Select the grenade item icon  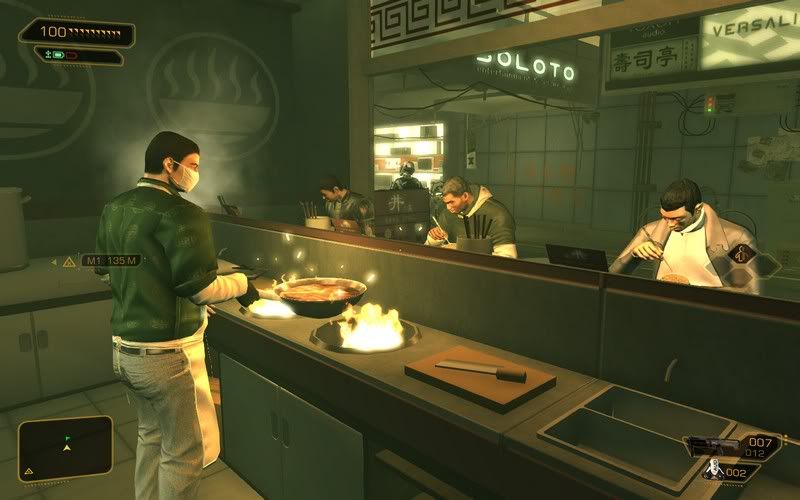pos(715,468)
